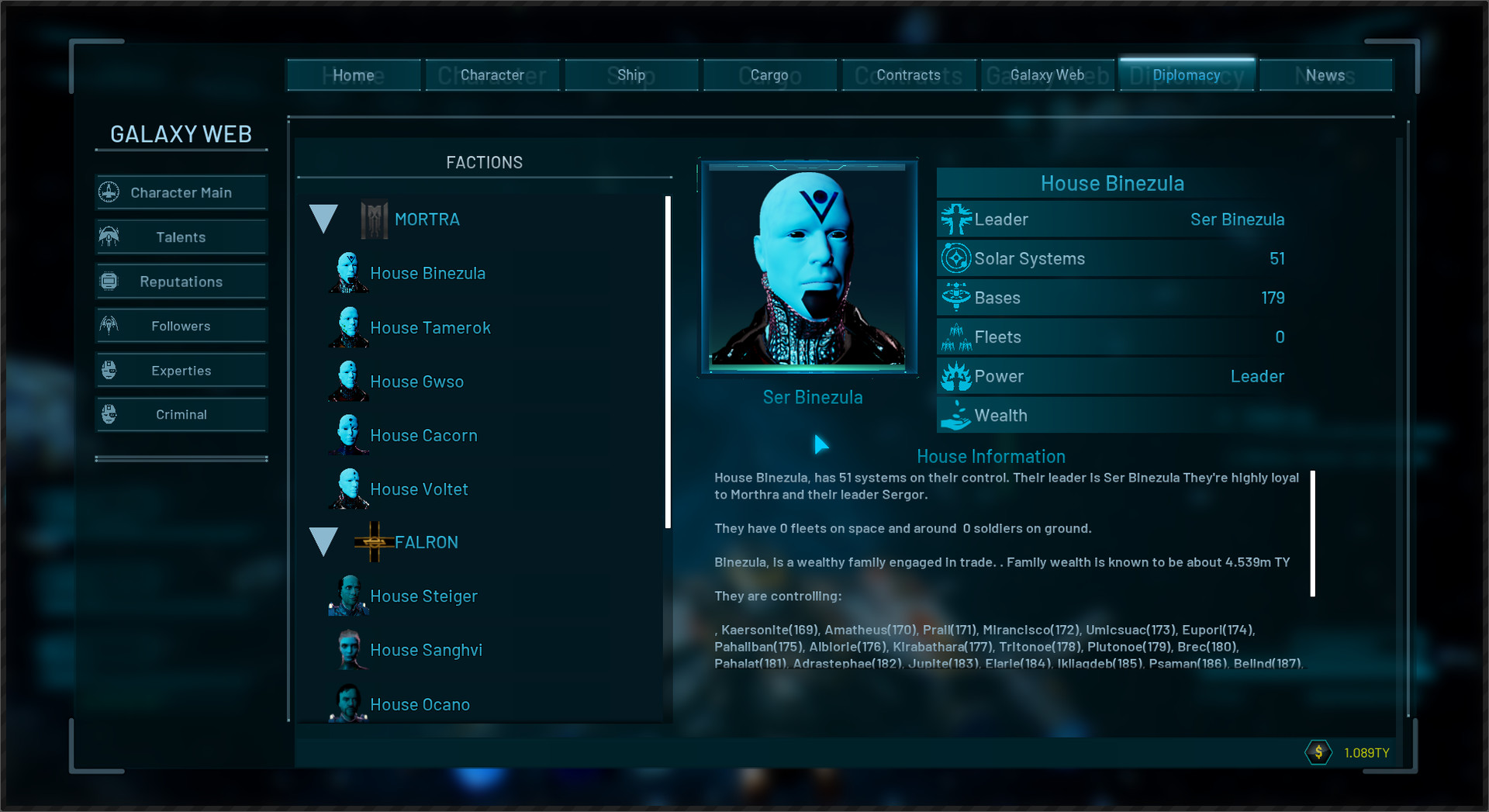Click the MORTRA faction emblem
1489x812 pixels.
click(373, 219)
